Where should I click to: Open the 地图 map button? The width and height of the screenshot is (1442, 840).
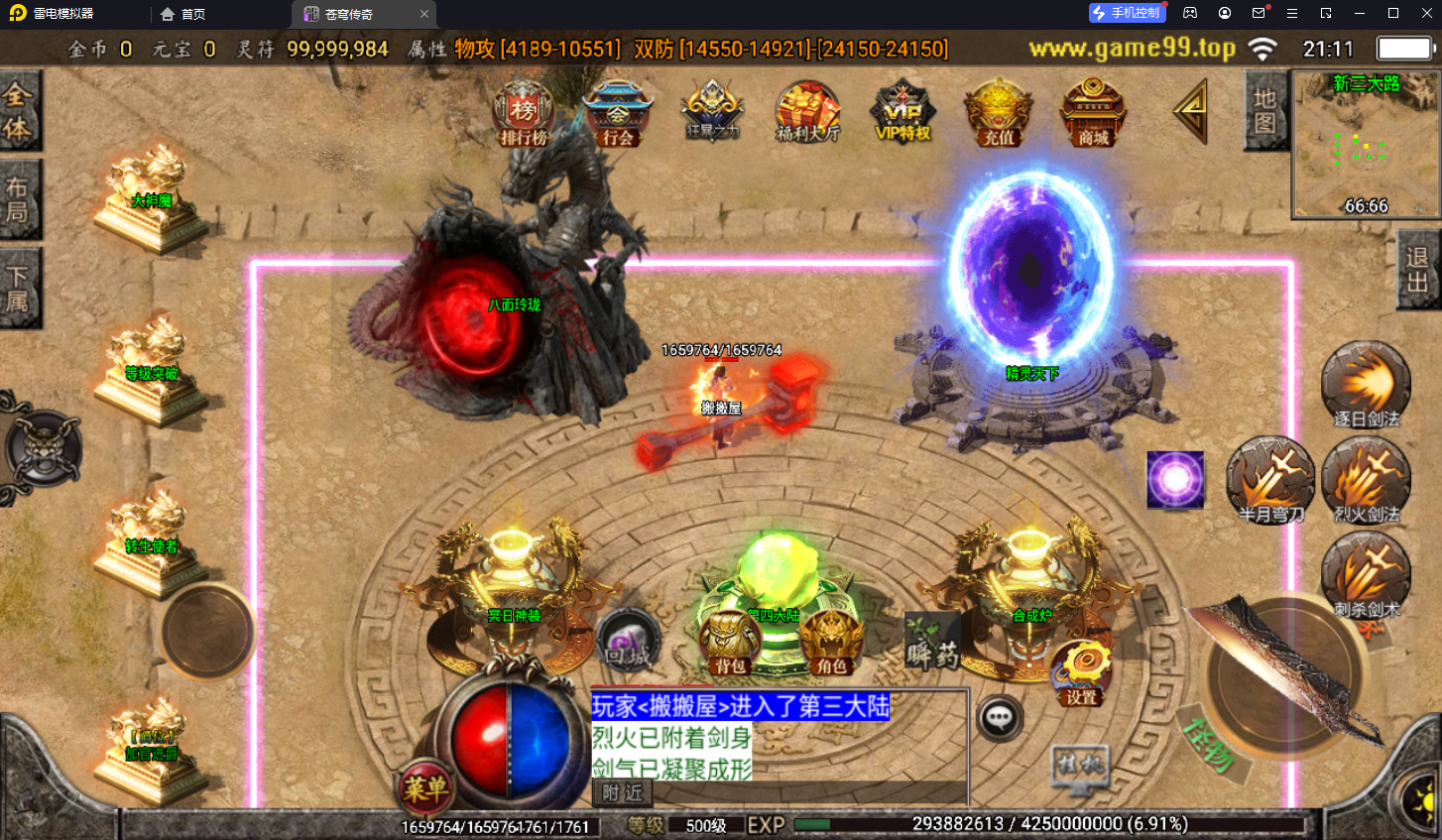click(x=1264, y=111)
